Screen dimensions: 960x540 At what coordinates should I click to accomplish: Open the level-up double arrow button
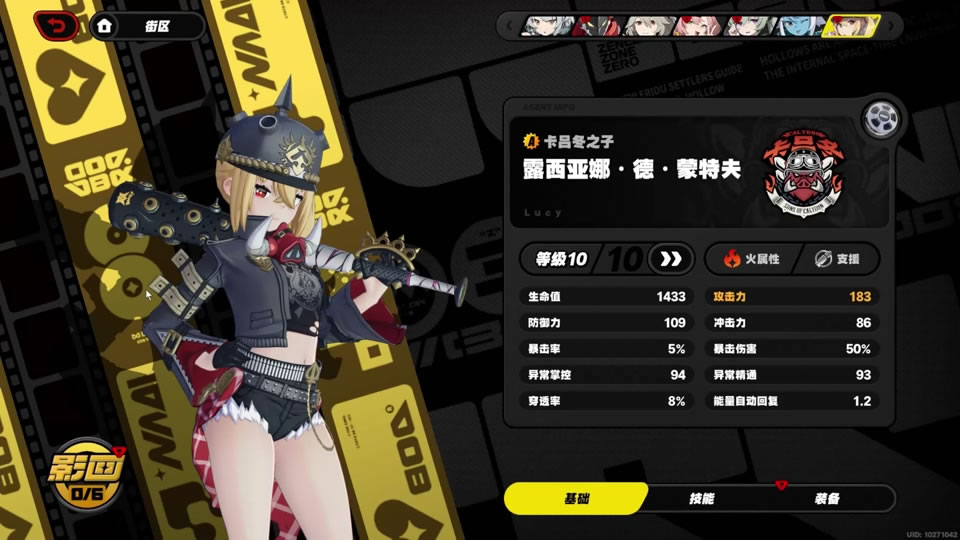pos(670,259)
